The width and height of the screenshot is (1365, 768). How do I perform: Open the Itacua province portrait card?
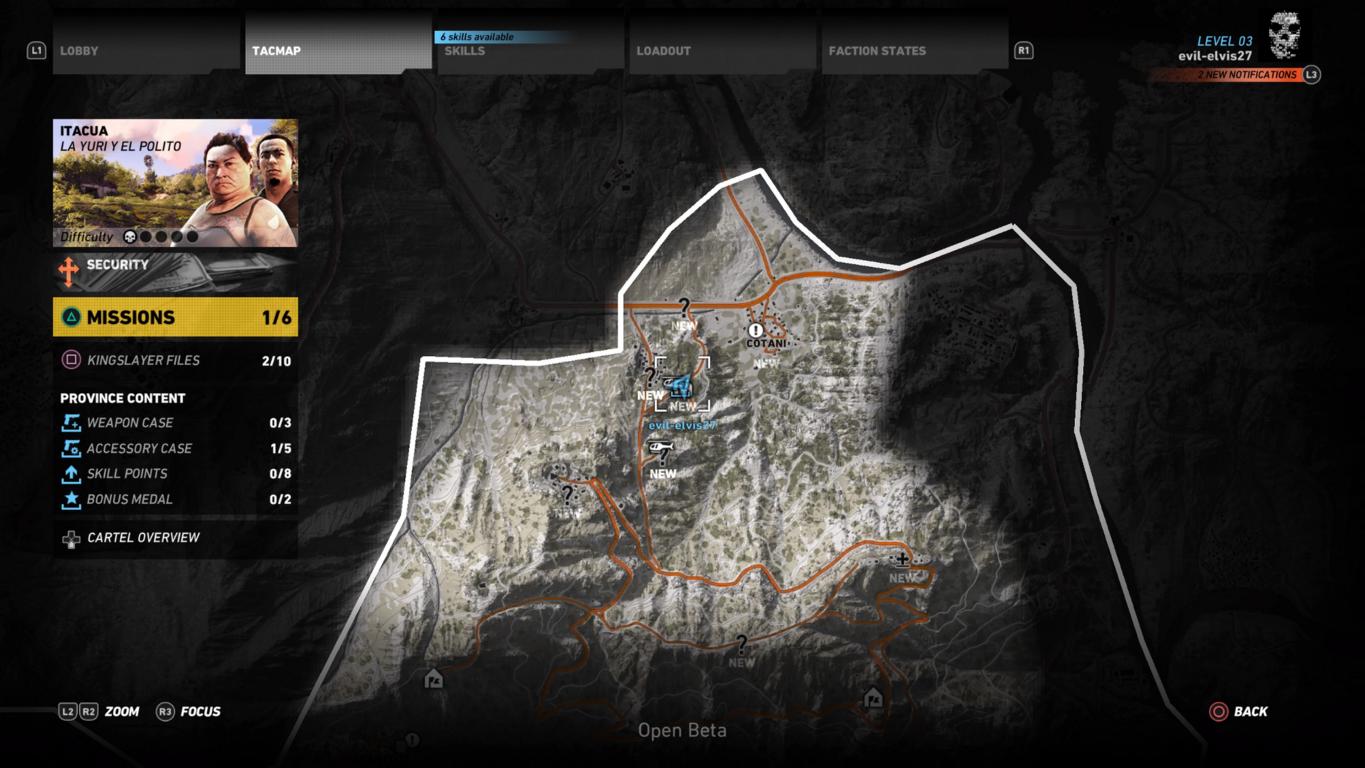coord(175,183)
